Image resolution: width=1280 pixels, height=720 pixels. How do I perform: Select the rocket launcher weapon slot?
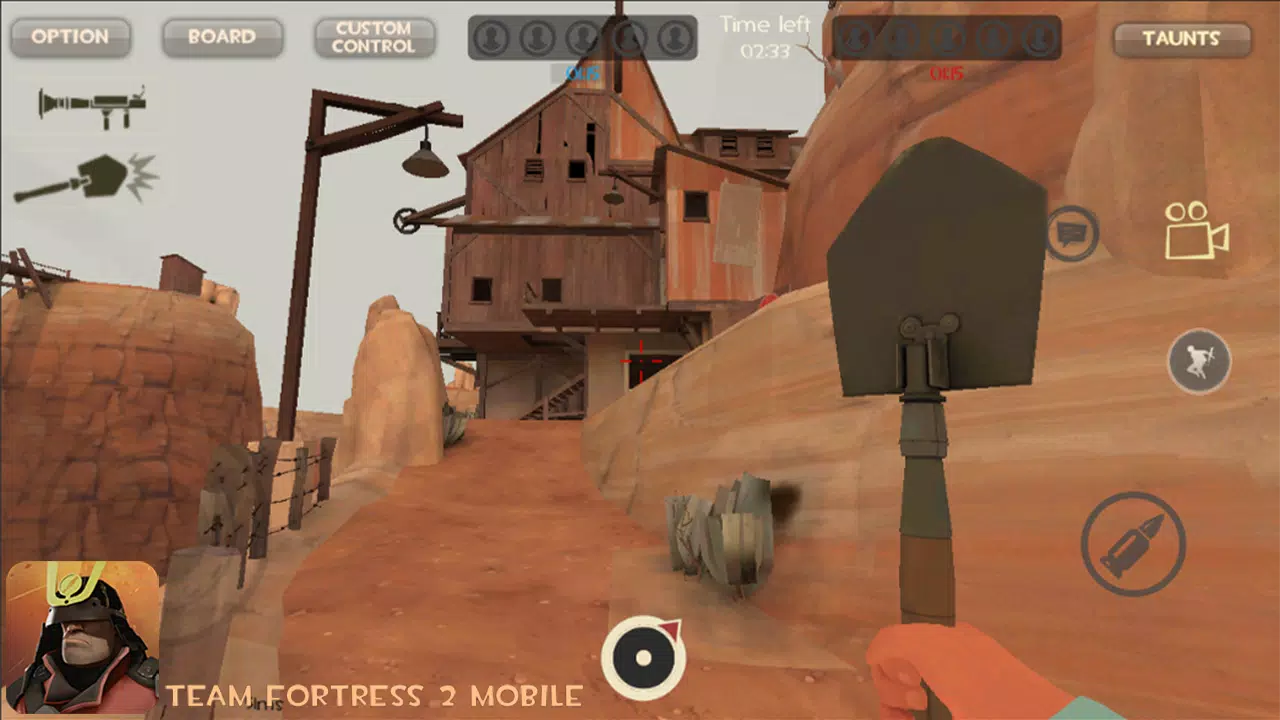point(90,105)
